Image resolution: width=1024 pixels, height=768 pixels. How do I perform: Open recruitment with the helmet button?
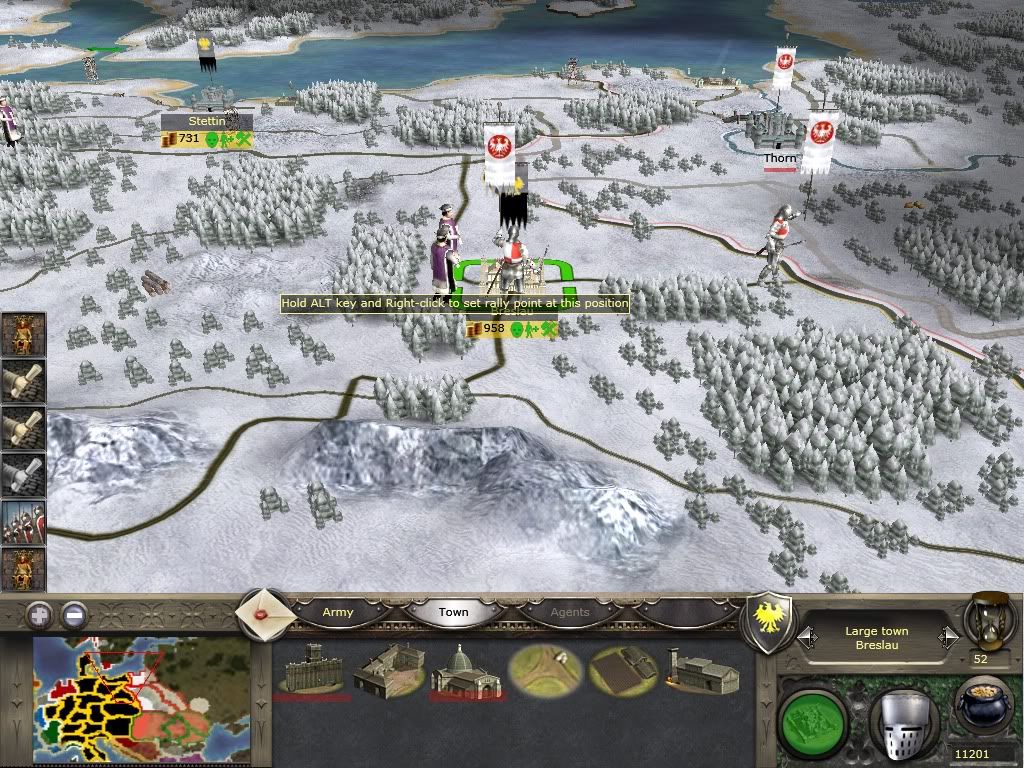tap(903, 718)
